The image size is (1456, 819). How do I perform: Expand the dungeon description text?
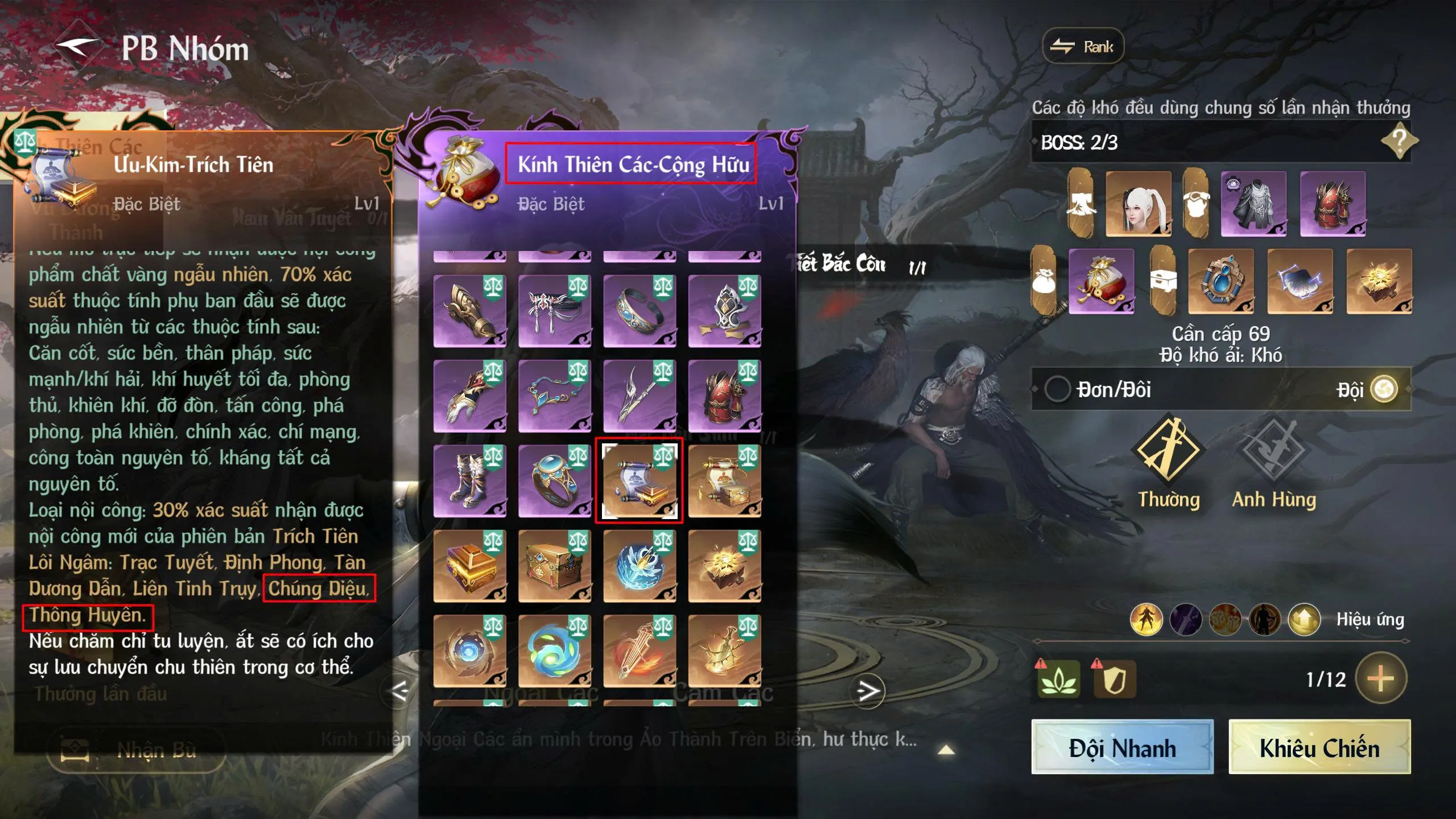tap(946, 750)
